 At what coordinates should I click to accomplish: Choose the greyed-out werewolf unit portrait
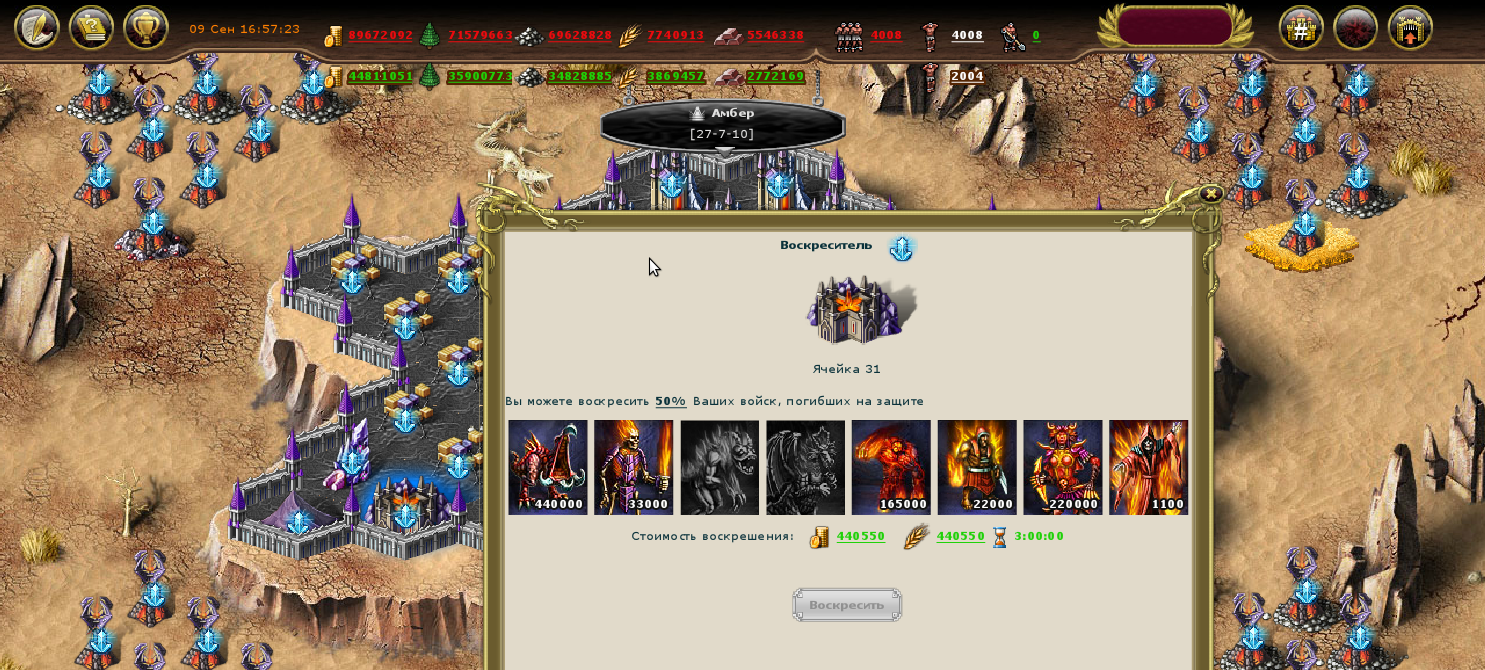click(x=720, y=467)
